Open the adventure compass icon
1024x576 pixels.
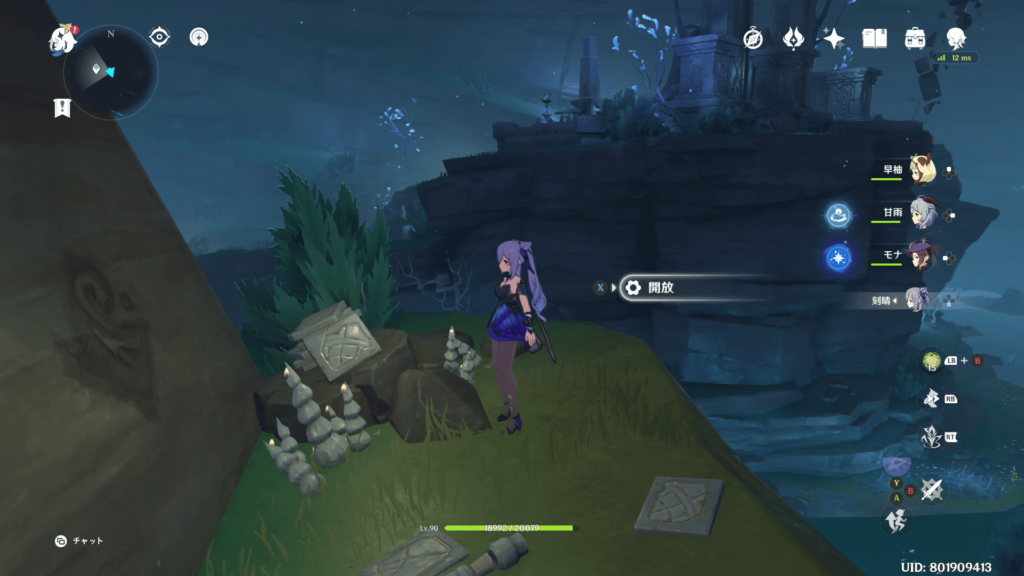(x=753, y=38)
